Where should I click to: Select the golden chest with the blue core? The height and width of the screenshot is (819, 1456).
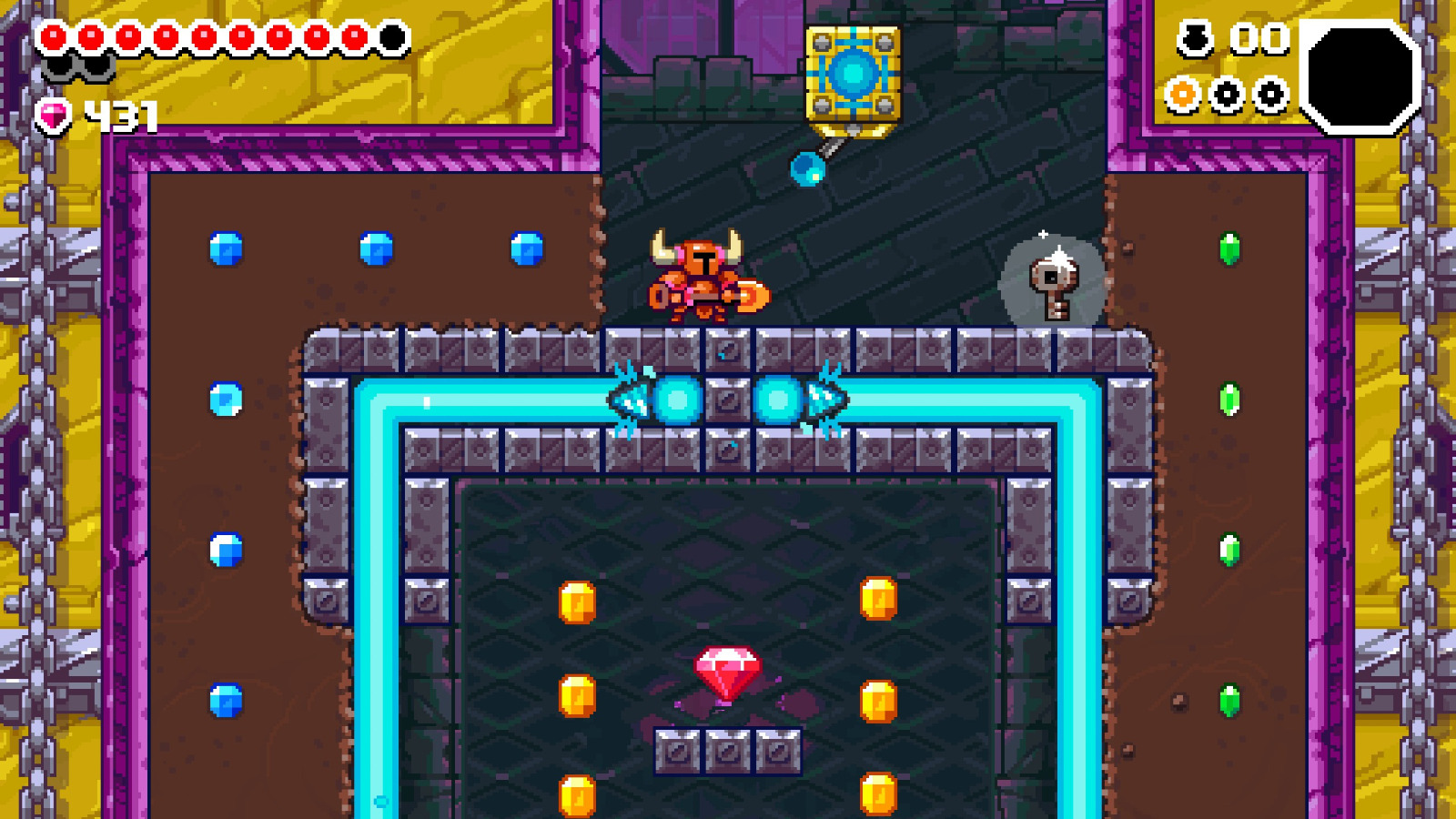pos(854,73)
